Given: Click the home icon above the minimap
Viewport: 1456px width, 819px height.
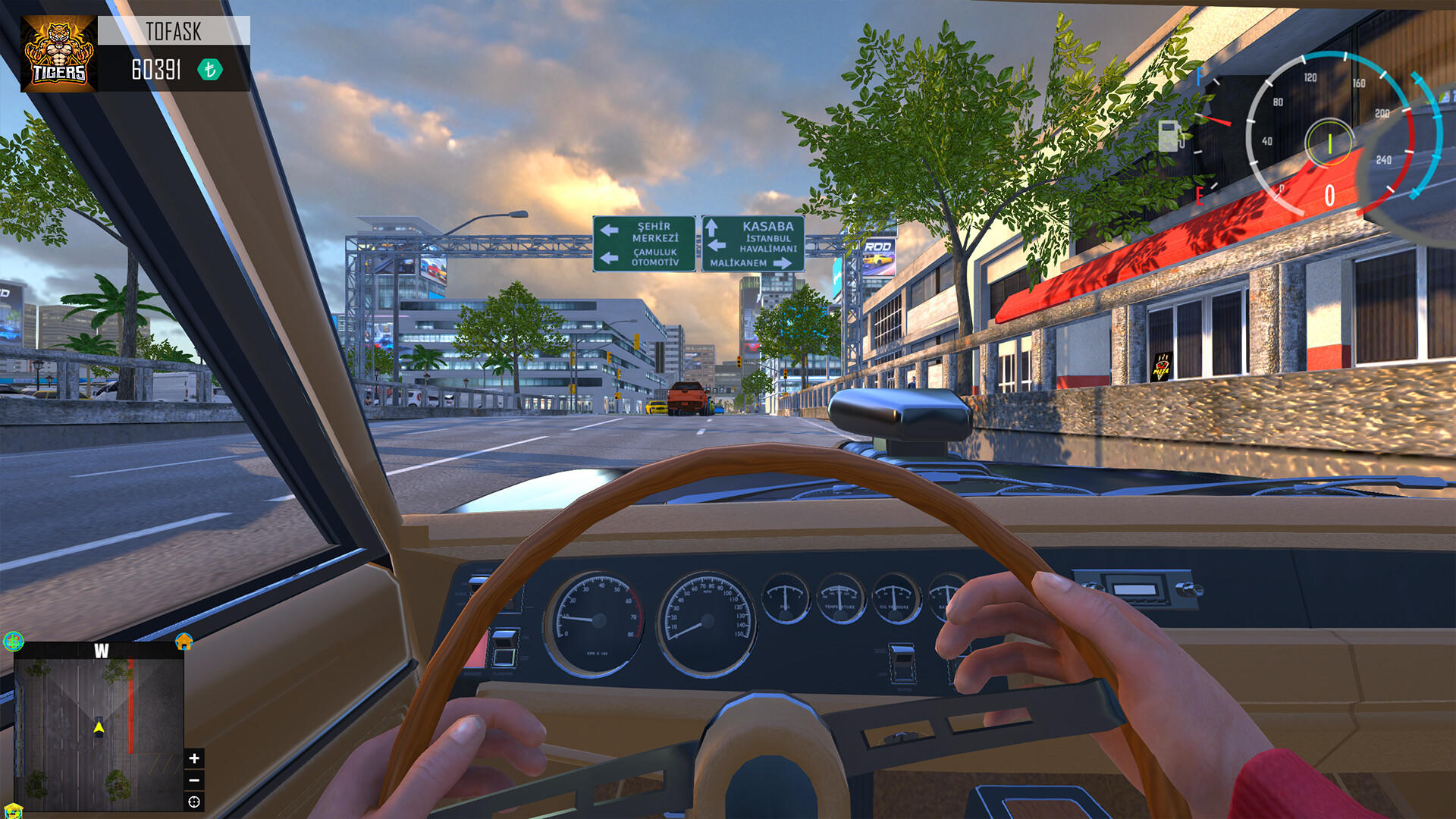Looking at the screenshot, I should coord(183,642).
